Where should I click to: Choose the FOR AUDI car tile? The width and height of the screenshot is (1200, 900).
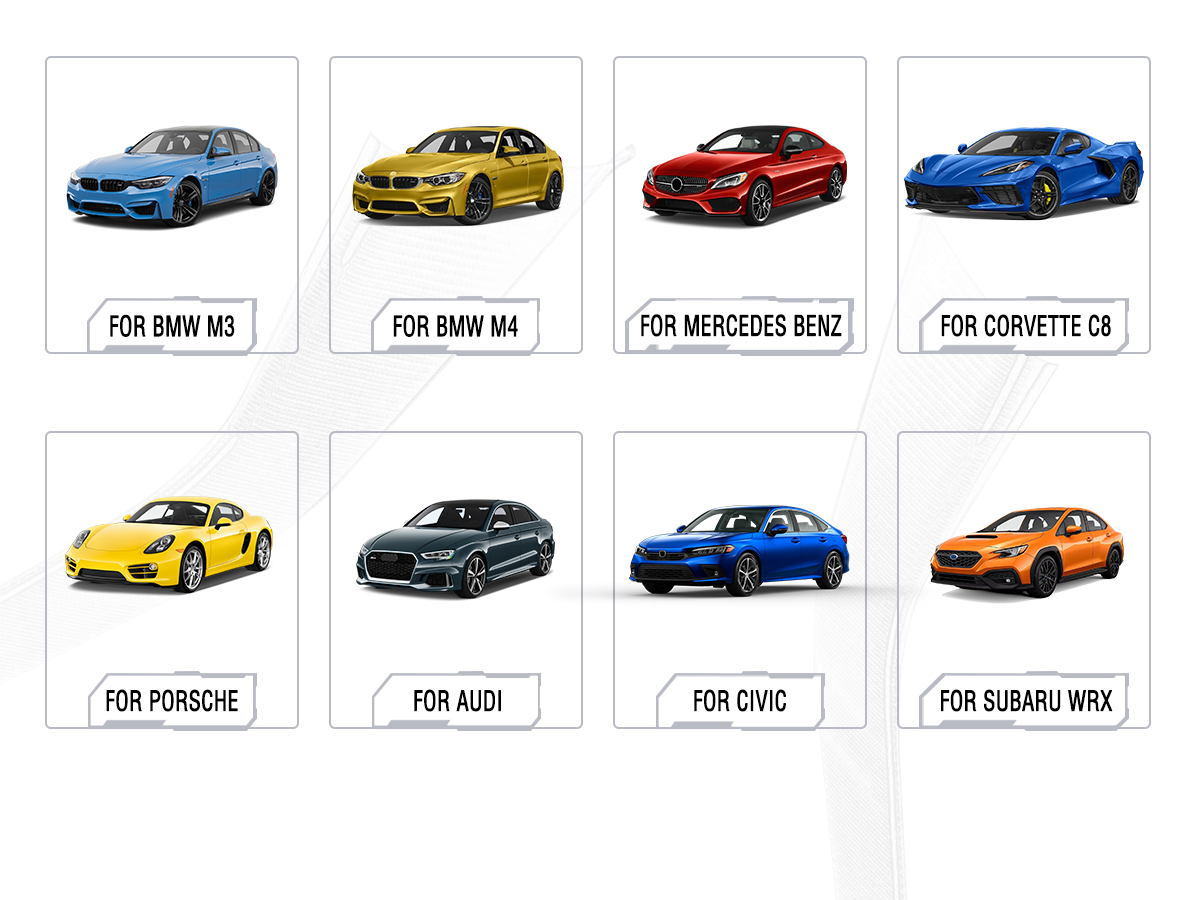click(x=456, y=580)
